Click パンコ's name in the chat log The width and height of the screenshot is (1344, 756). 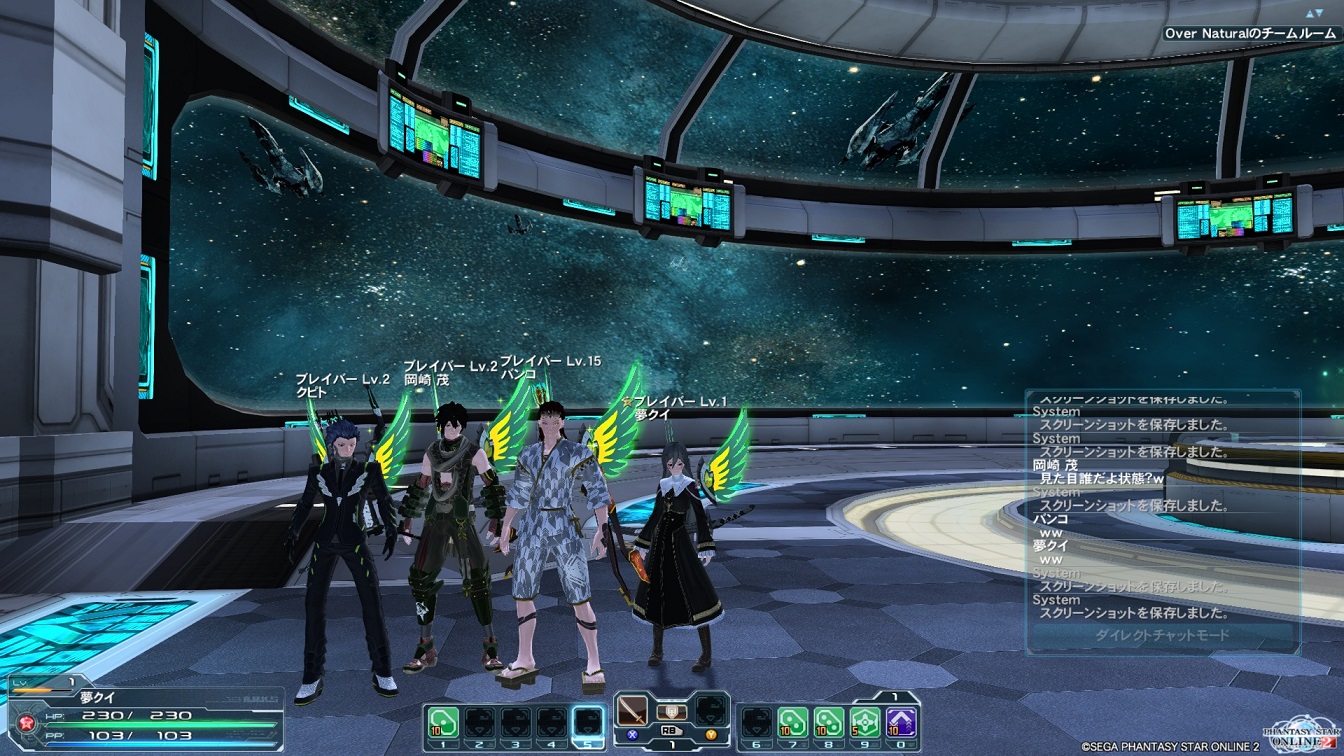tap(1050, 519)
